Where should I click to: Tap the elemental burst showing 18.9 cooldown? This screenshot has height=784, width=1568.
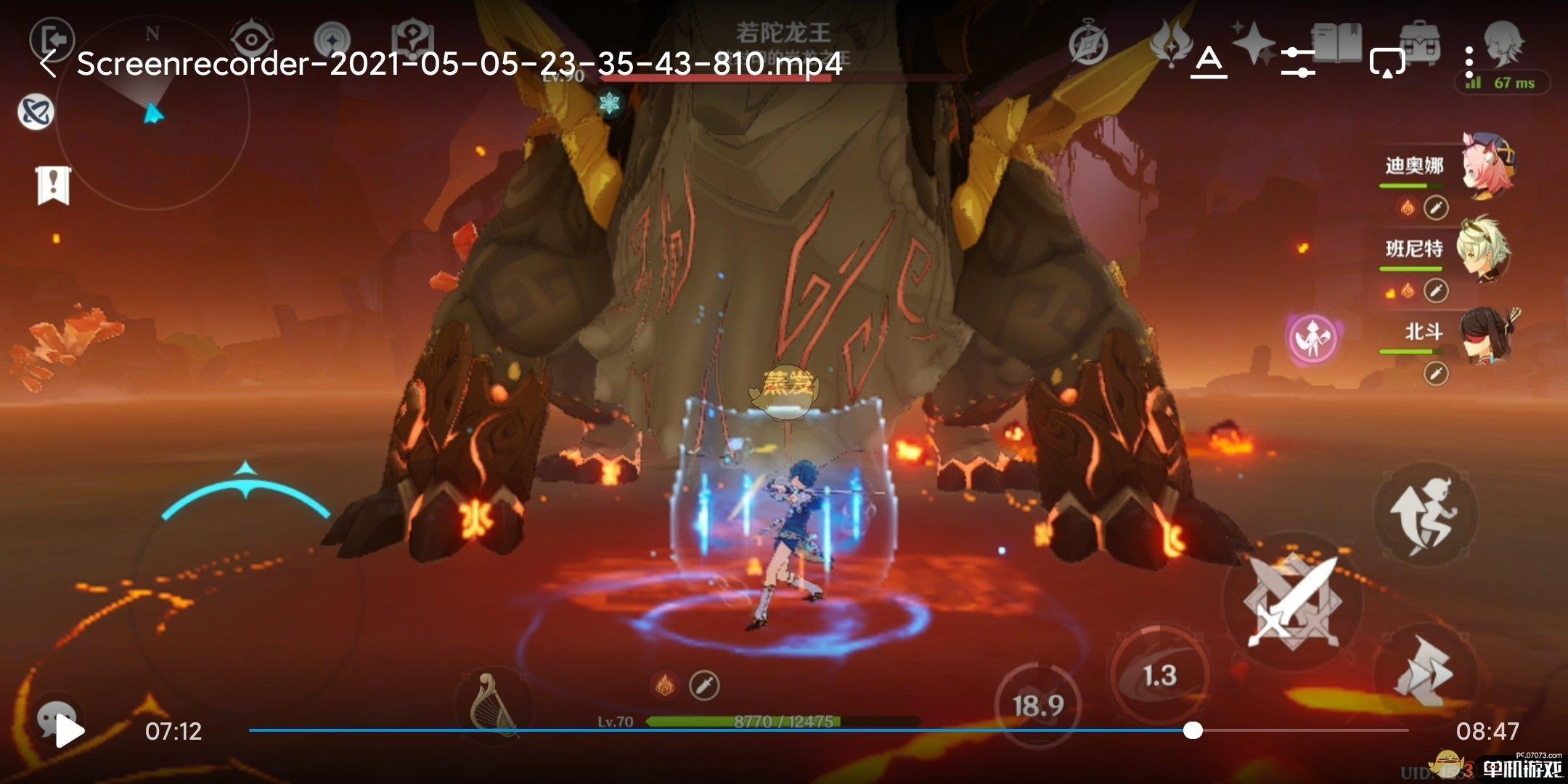coord(1038,705)
